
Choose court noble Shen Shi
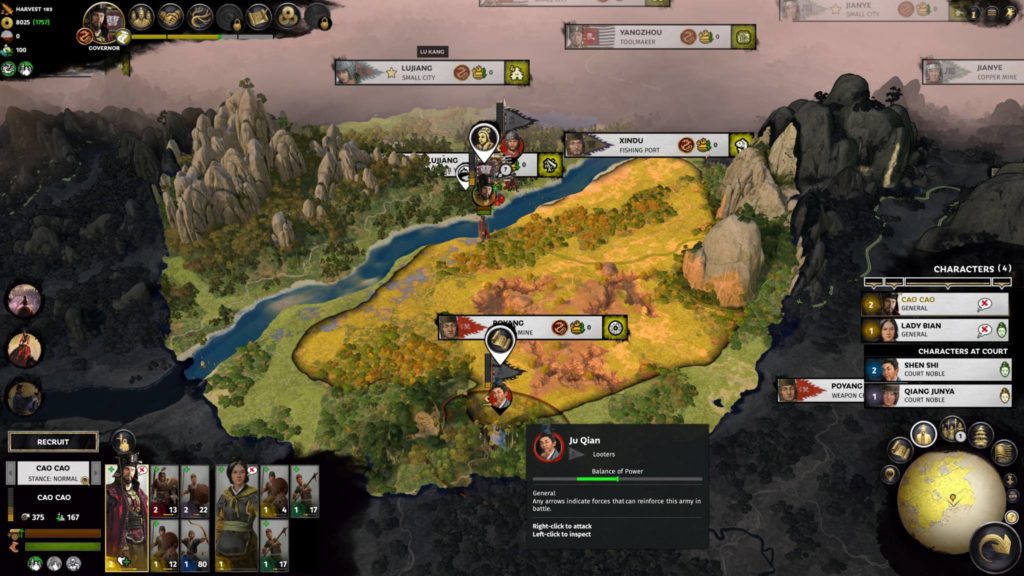pyautogui.click(x=937, y=370)
